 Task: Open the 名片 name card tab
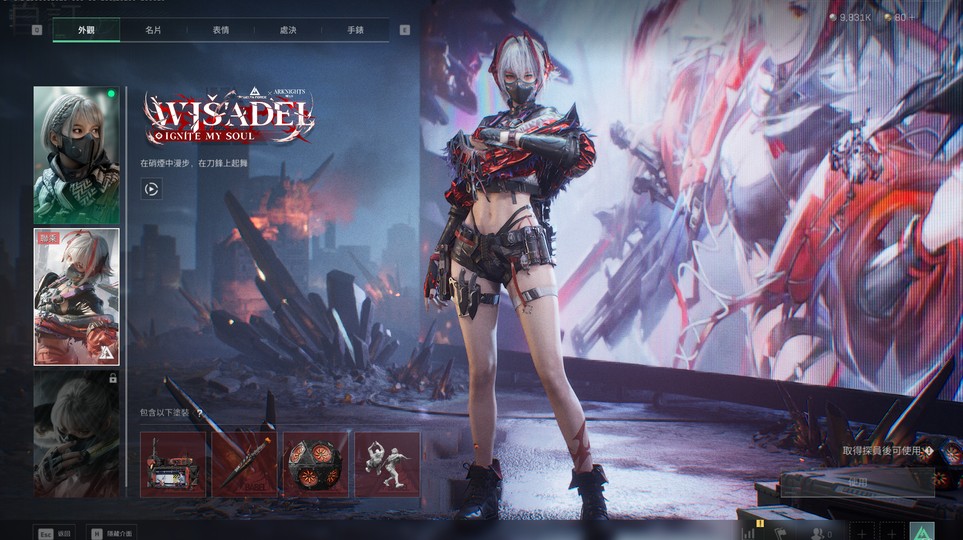[153, 30]
